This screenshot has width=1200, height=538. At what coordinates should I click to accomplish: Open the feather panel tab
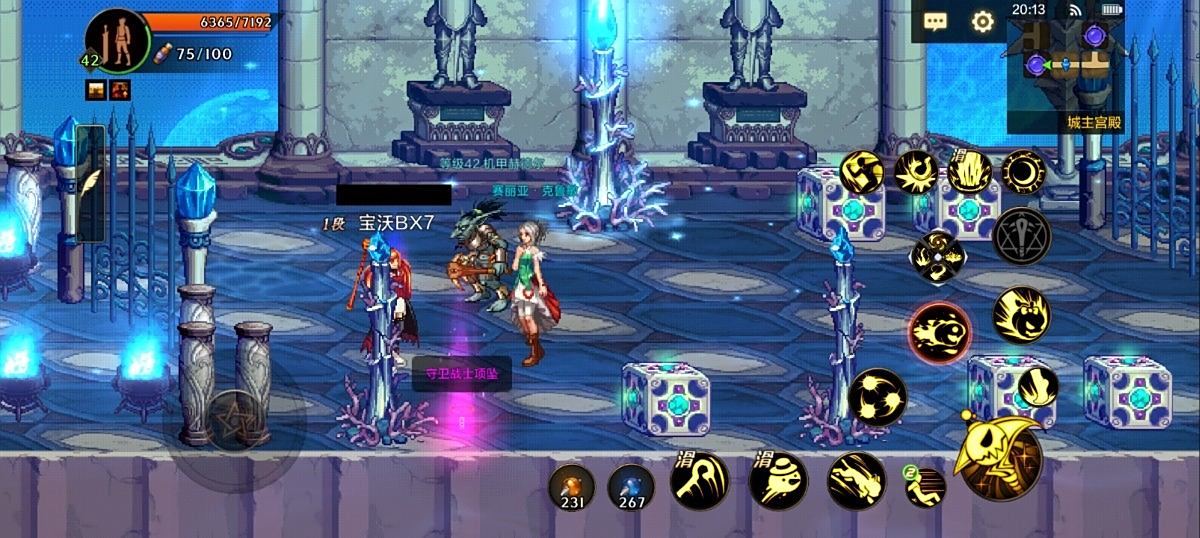tap(90, 184)
